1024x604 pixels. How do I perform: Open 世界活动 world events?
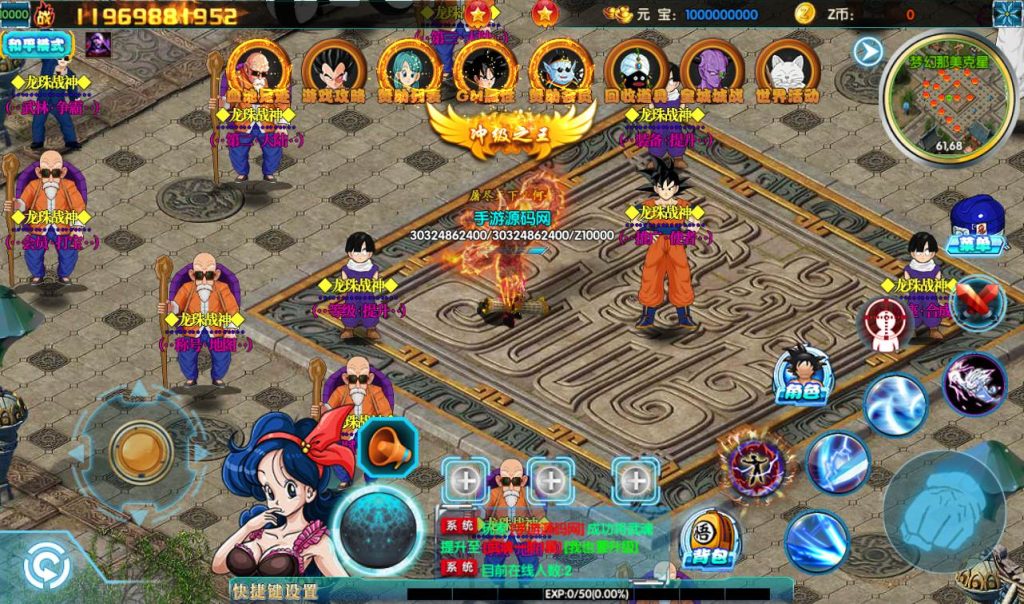tap(788, 72)
